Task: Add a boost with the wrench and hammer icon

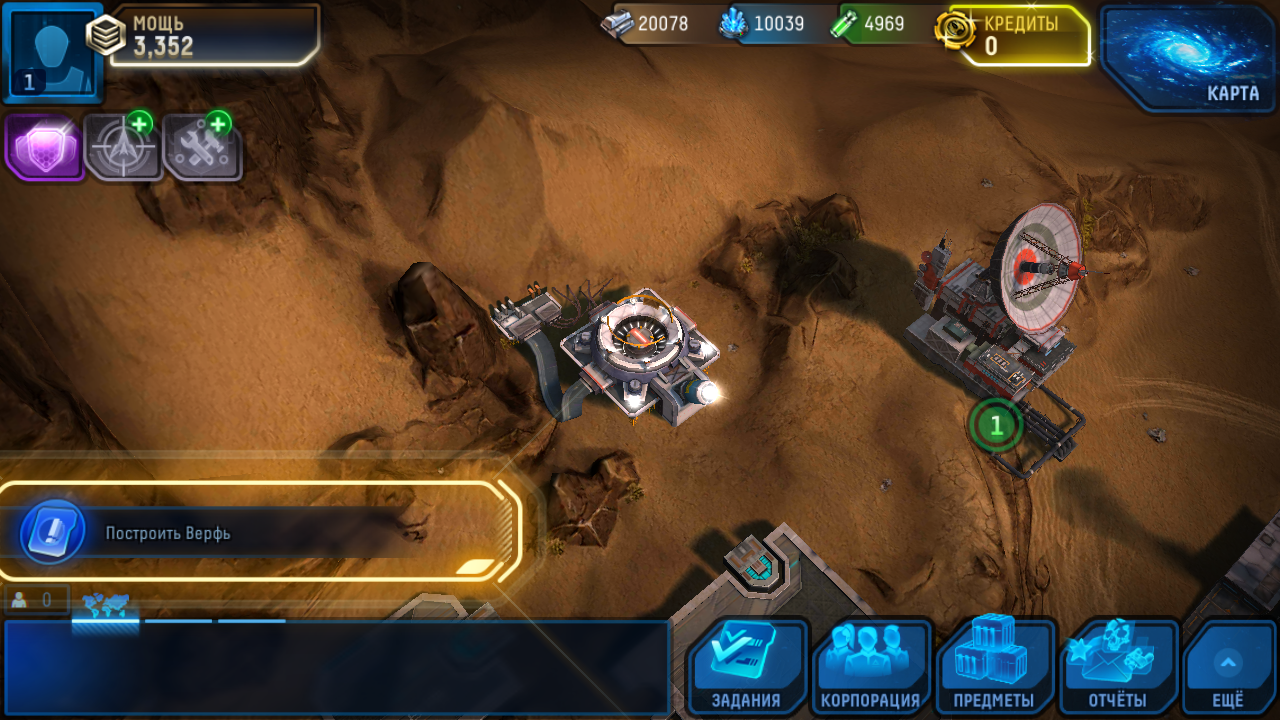Action: pyautogui.click(x=202, y=147)
